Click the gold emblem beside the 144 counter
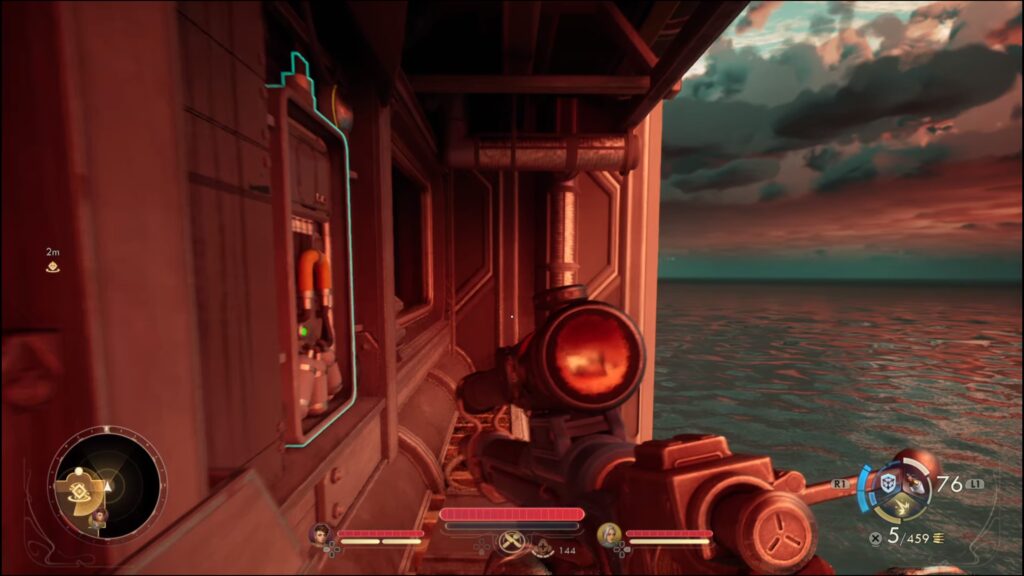The image size is (1024, 576). coord(541,548)
